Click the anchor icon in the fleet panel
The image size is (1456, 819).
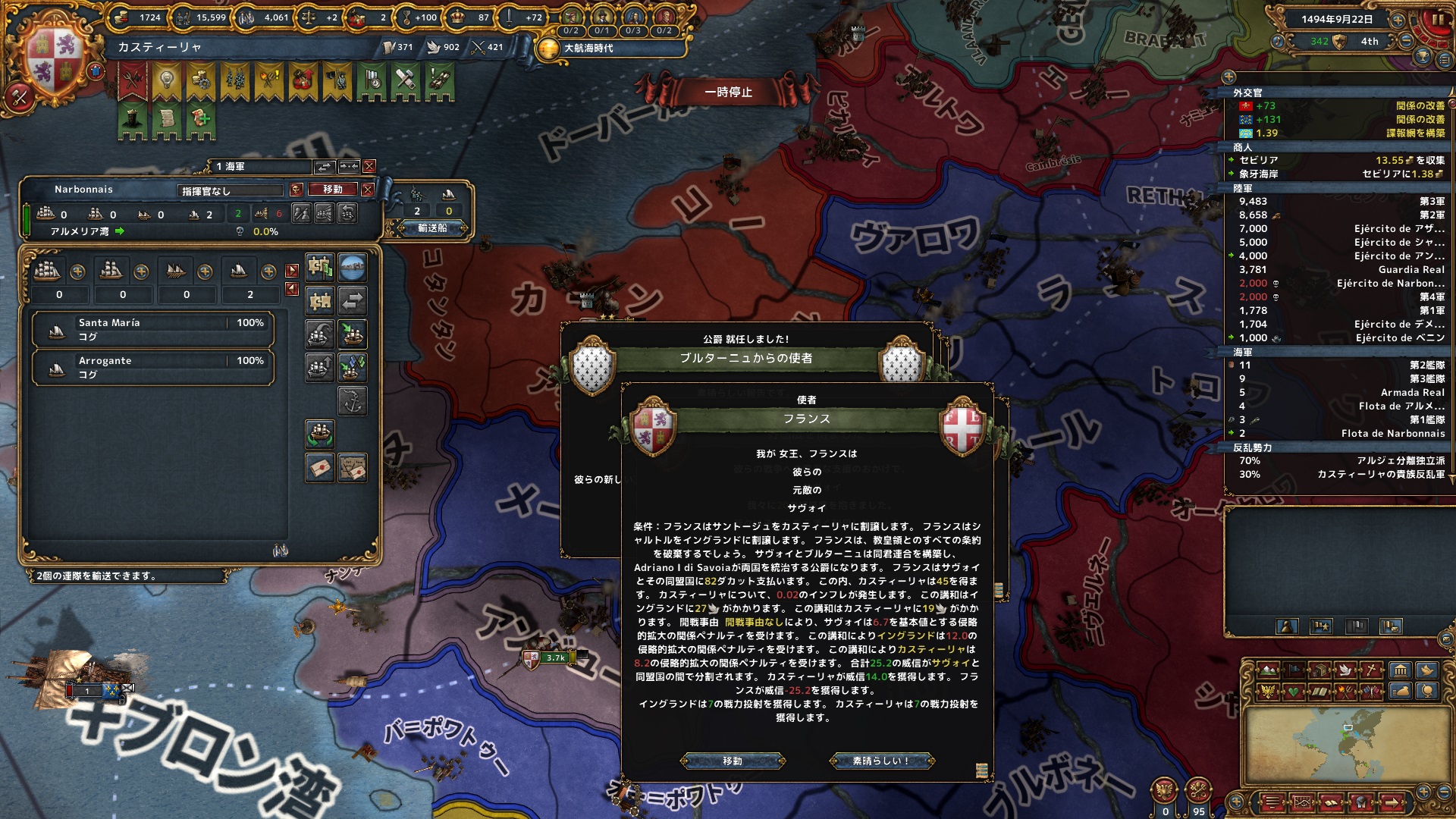(352, 400)
